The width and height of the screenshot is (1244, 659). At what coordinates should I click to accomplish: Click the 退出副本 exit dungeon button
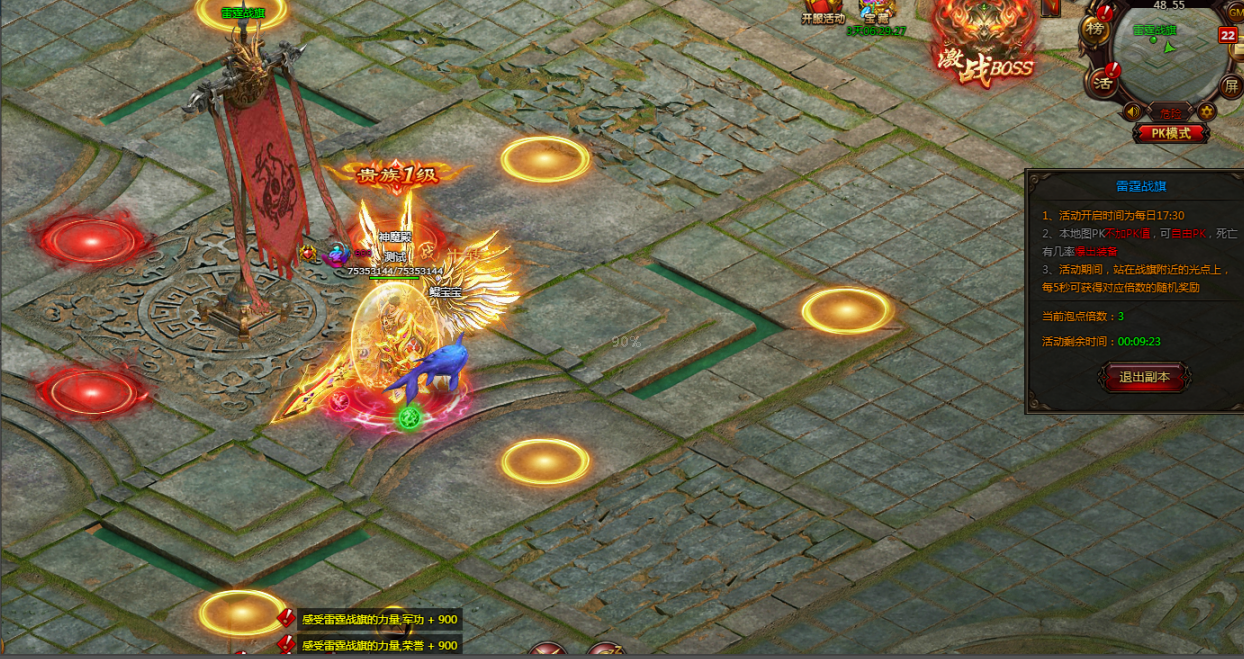[x=1144, y=377]
